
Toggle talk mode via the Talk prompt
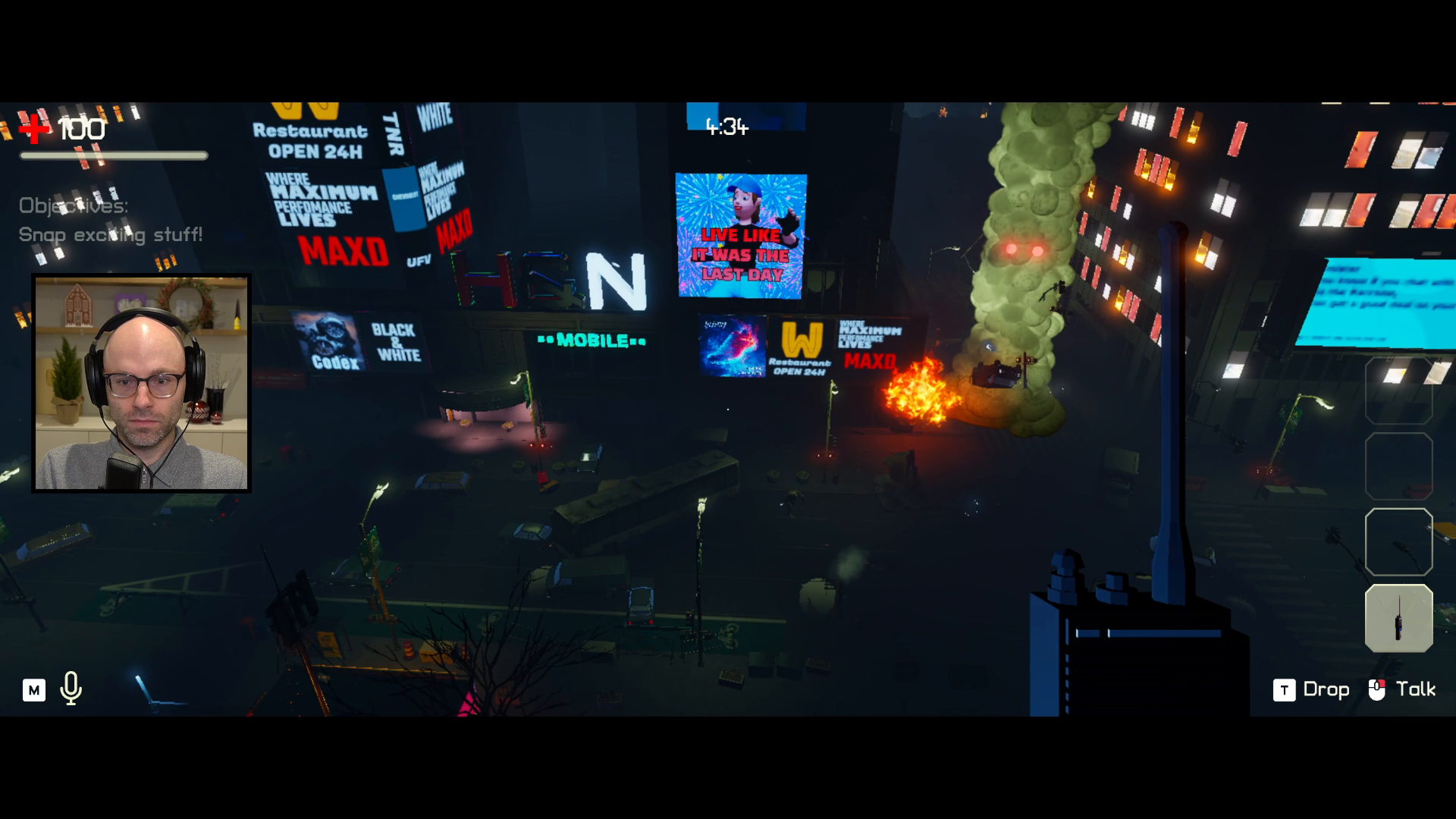point(1417,689)
